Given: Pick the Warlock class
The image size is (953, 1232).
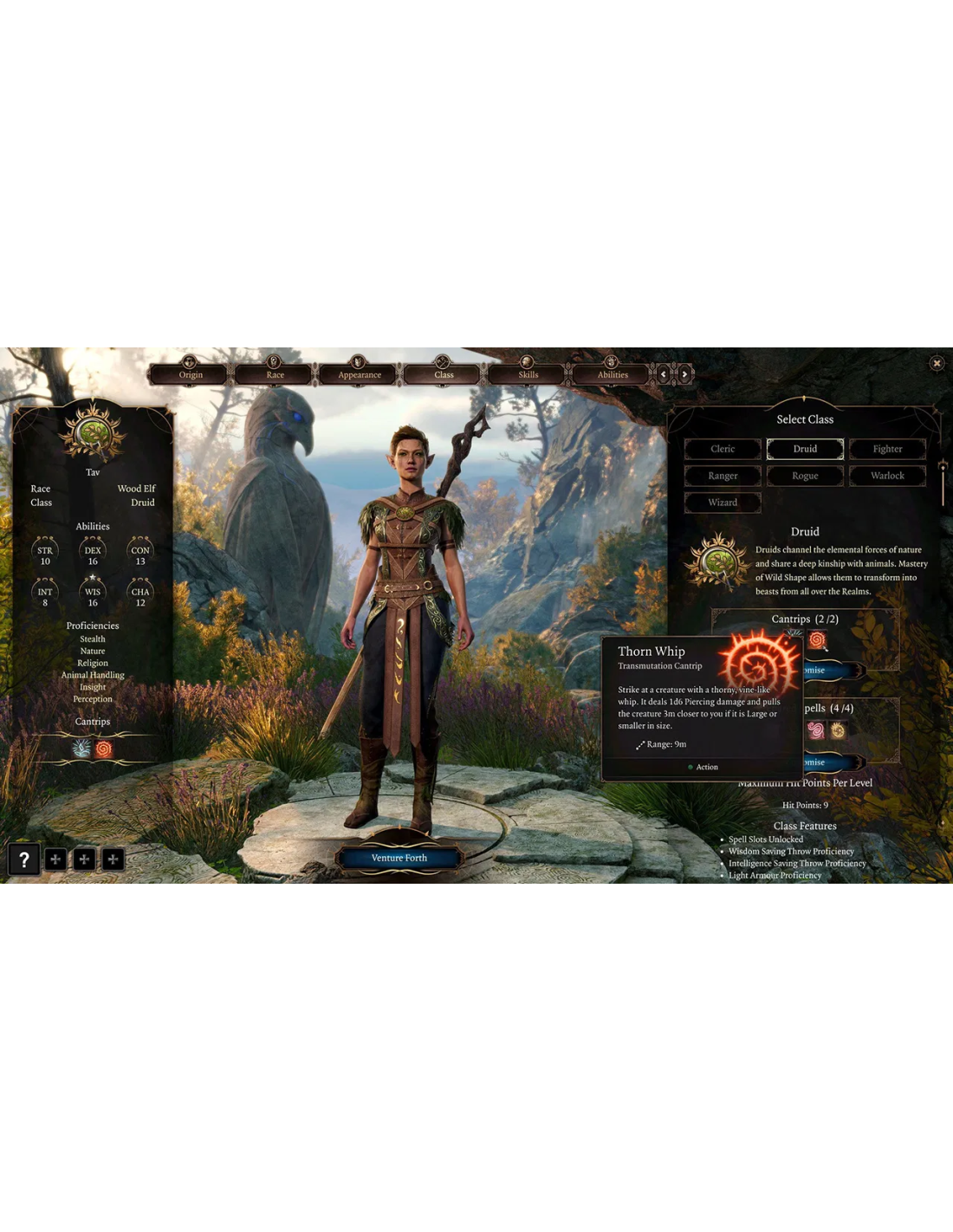Looking at the screenshot, I should point(887,476).
